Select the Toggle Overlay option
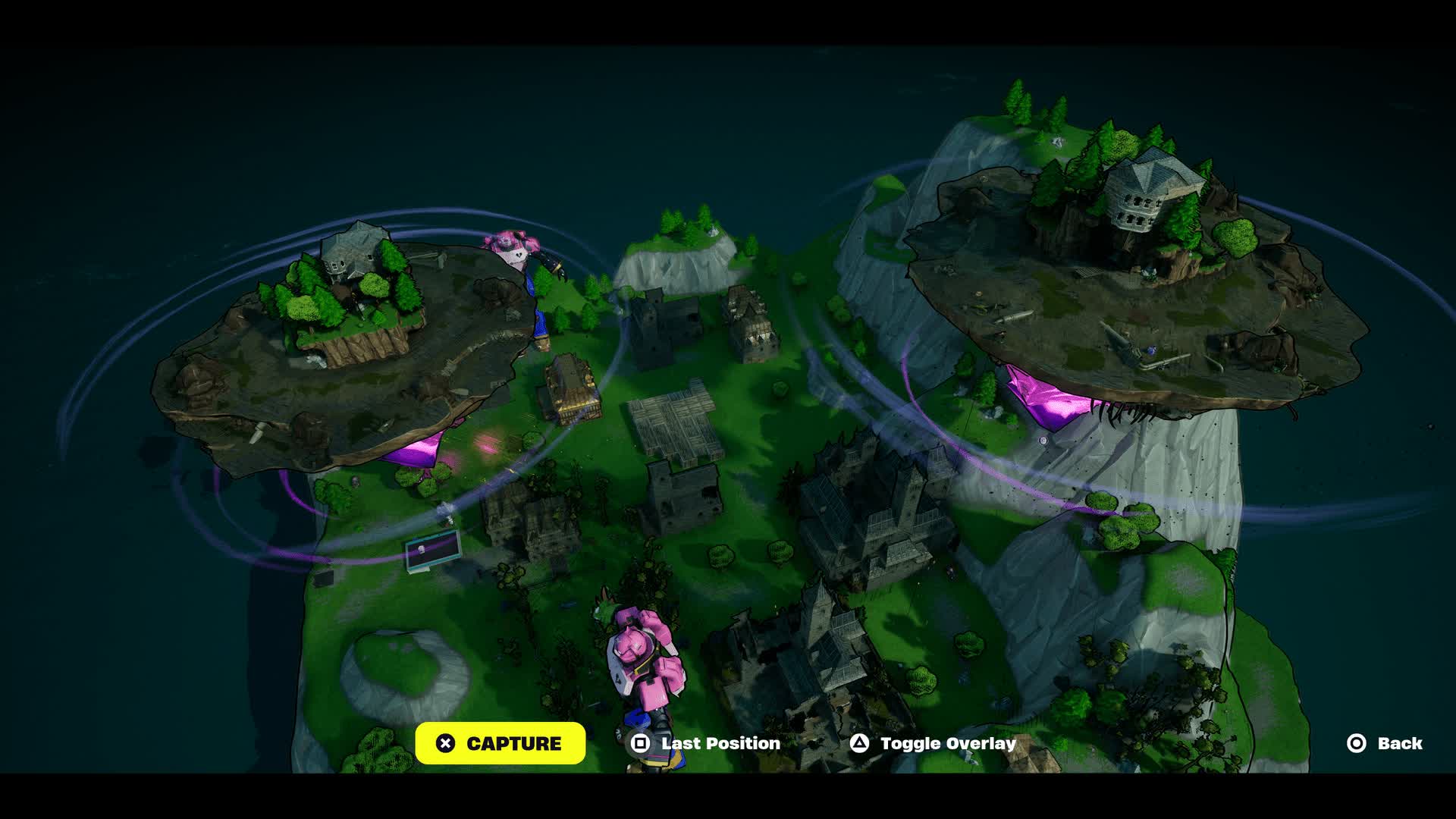The width and height of the screenshot is (1456, 819). click(x=933, y=743)
